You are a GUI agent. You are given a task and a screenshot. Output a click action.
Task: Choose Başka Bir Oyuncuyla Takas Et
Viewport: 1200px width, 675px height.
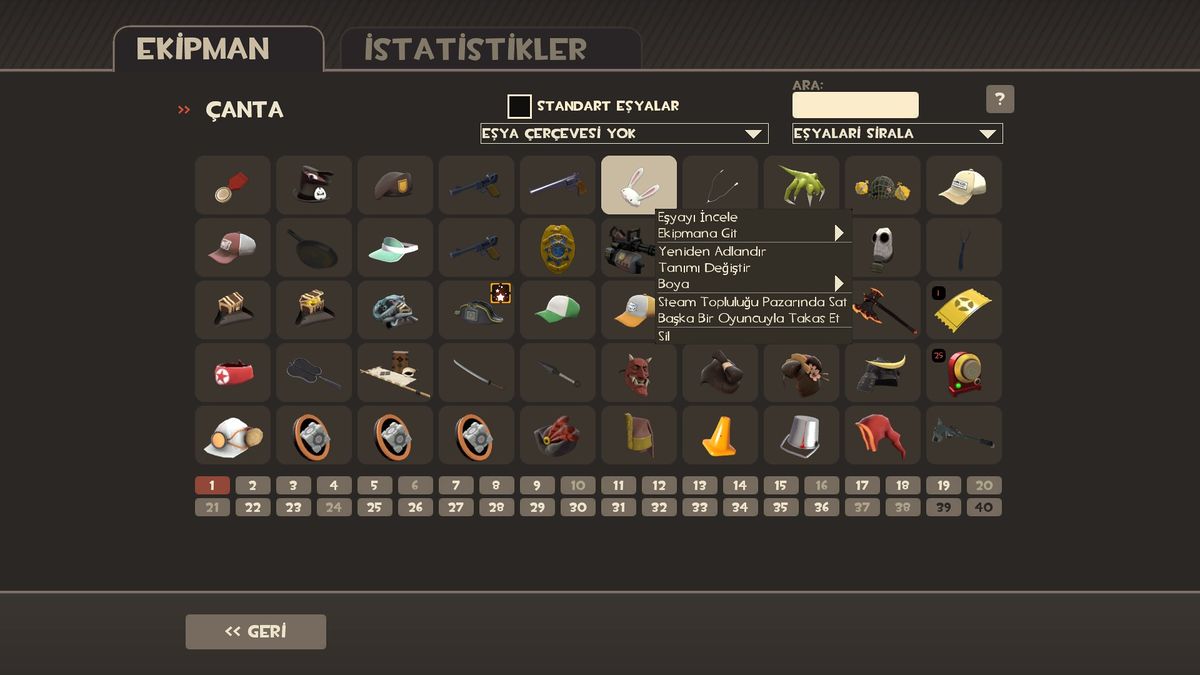(748, 319)
